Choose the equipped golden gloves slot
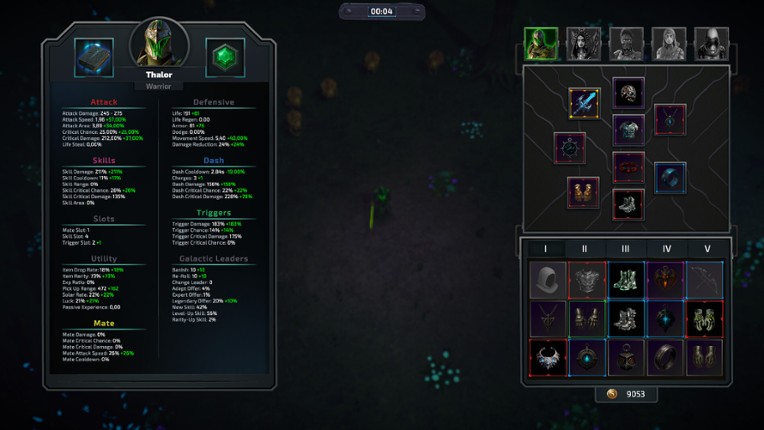This screenshot has height=430, width=764. click(584, 192)
